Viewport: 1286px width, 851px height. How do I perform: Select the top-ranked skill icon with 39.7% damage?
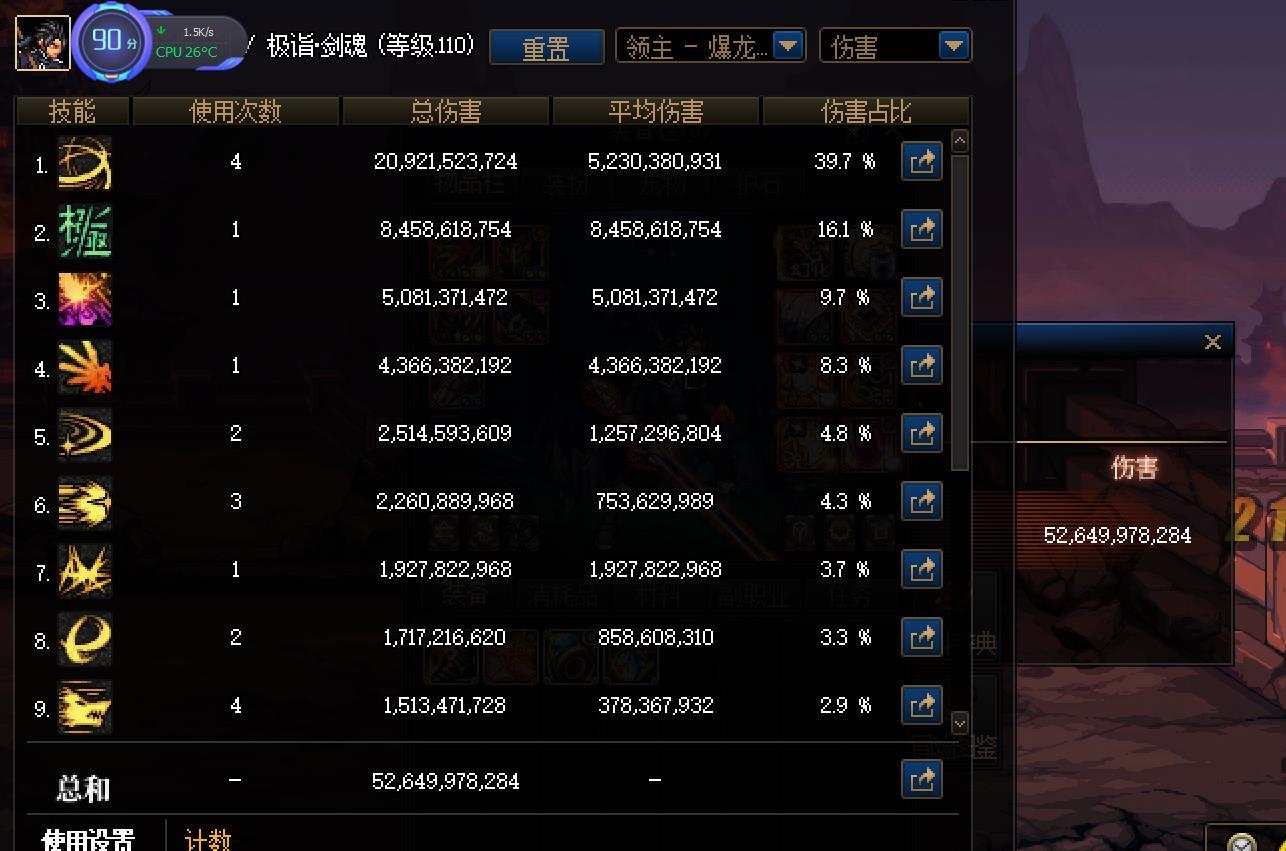tap(85, 162)
